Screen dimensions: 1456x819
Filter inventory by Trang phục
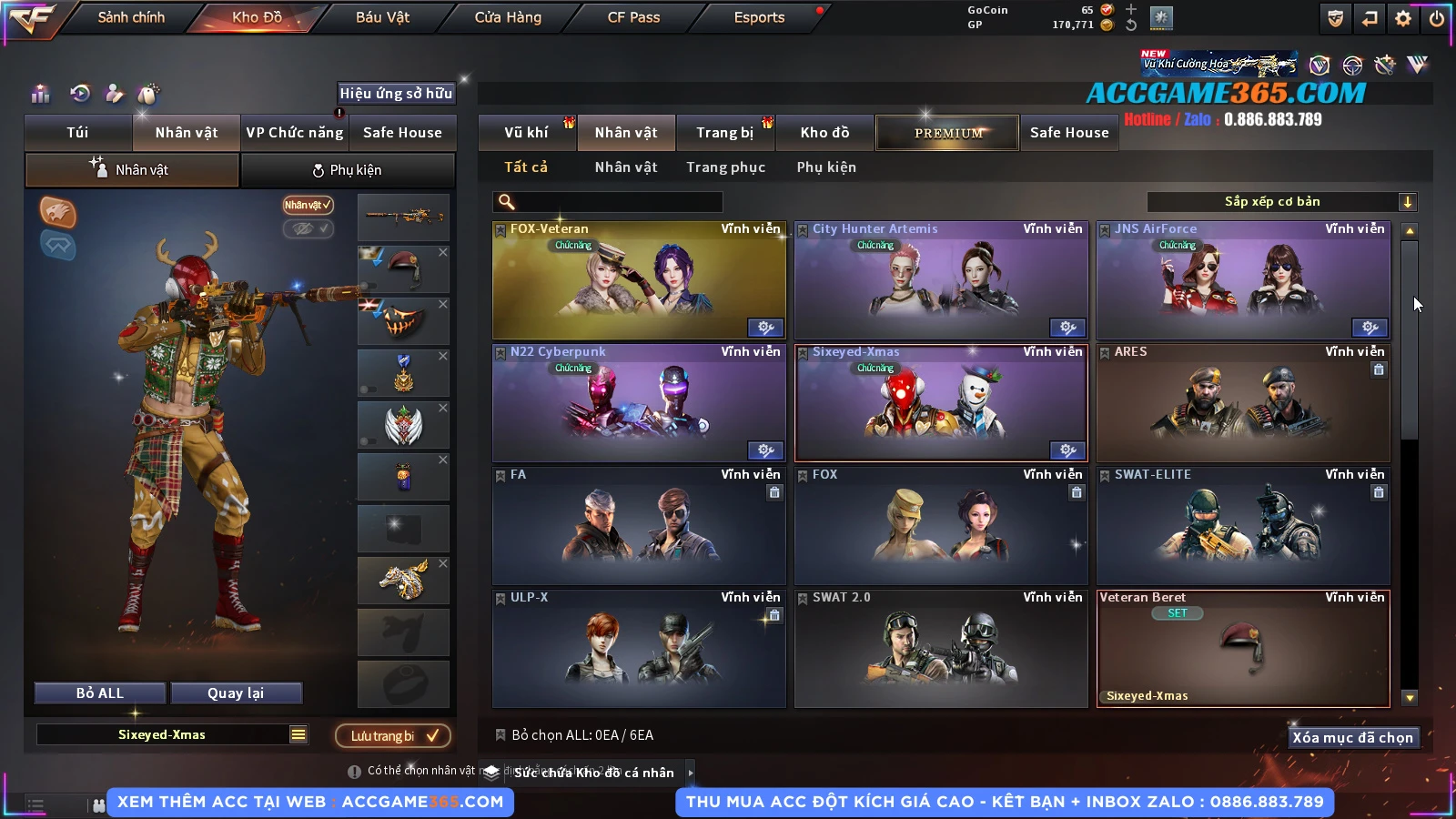[x=725, y=167]
